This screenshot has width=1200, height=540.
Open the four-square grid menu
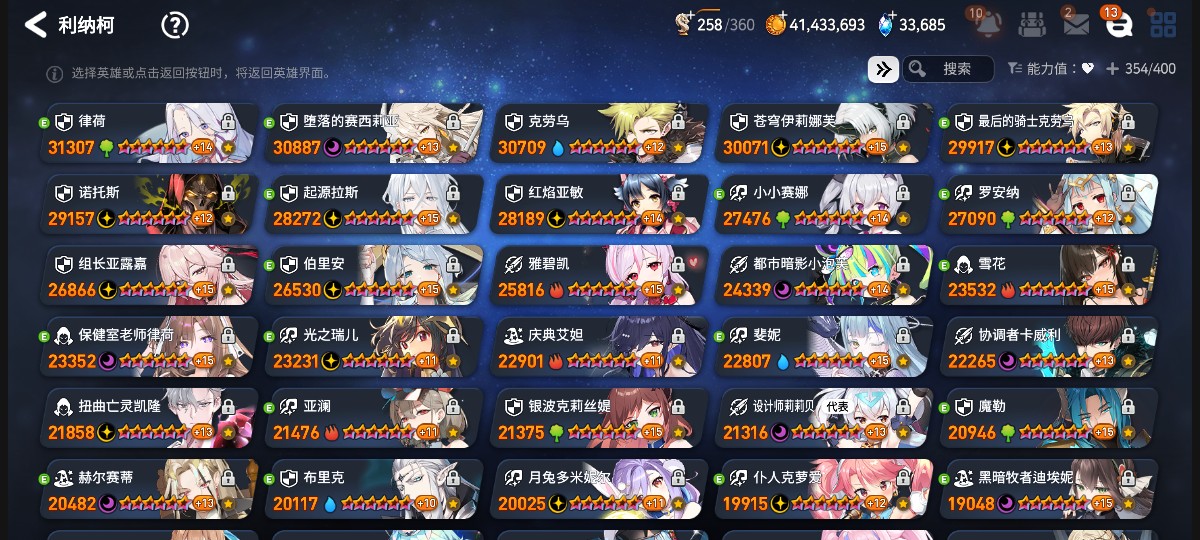click(1162, 25)
